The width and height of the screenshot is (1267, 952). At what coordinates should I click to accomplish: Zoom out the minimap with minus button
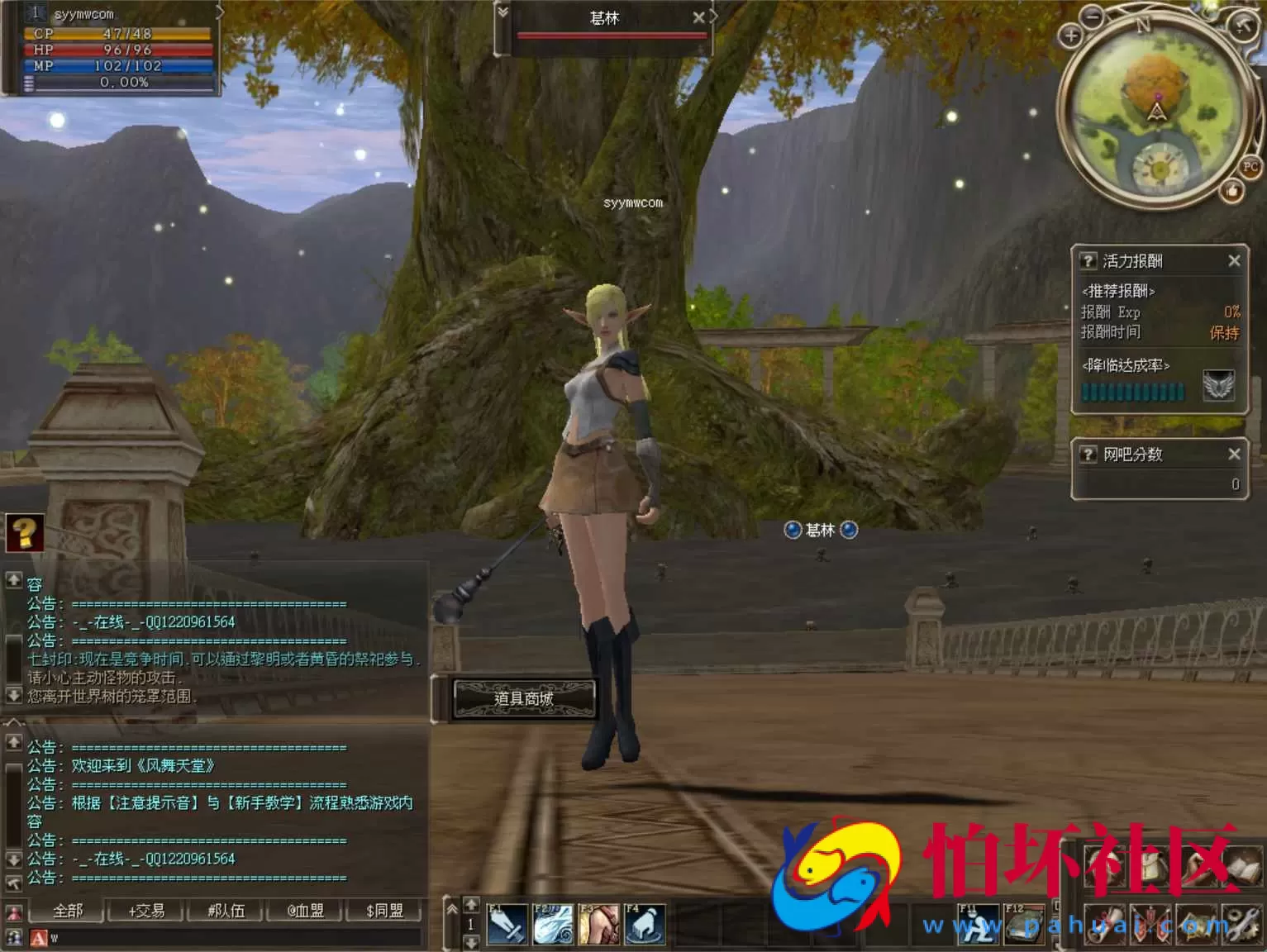(x=1093, y=16)
